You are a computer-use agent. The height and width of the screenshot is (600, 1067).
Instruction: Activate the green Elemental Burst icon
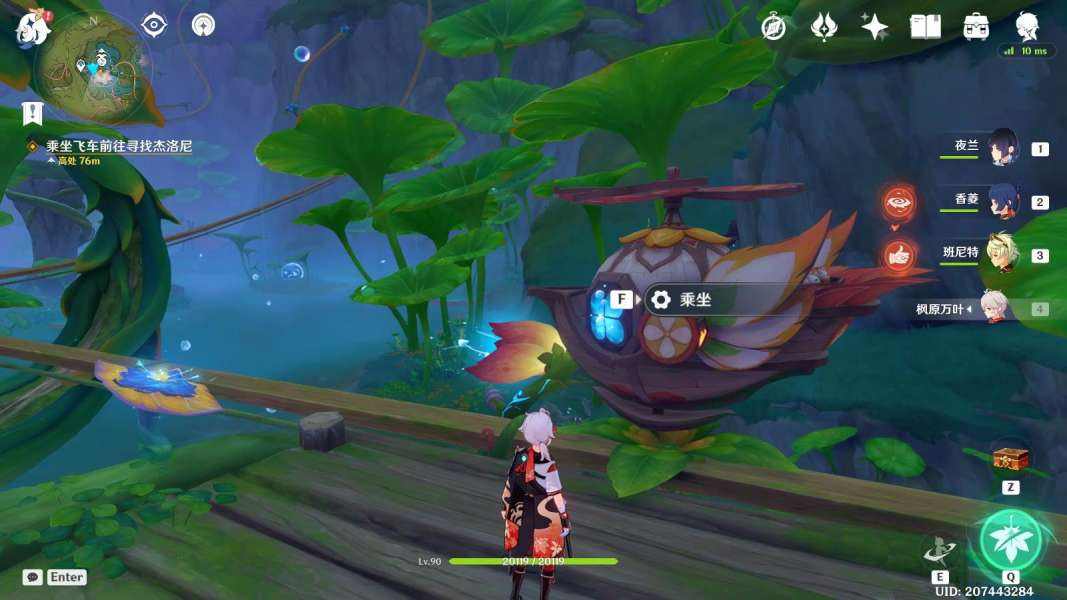pos(1010,540)
